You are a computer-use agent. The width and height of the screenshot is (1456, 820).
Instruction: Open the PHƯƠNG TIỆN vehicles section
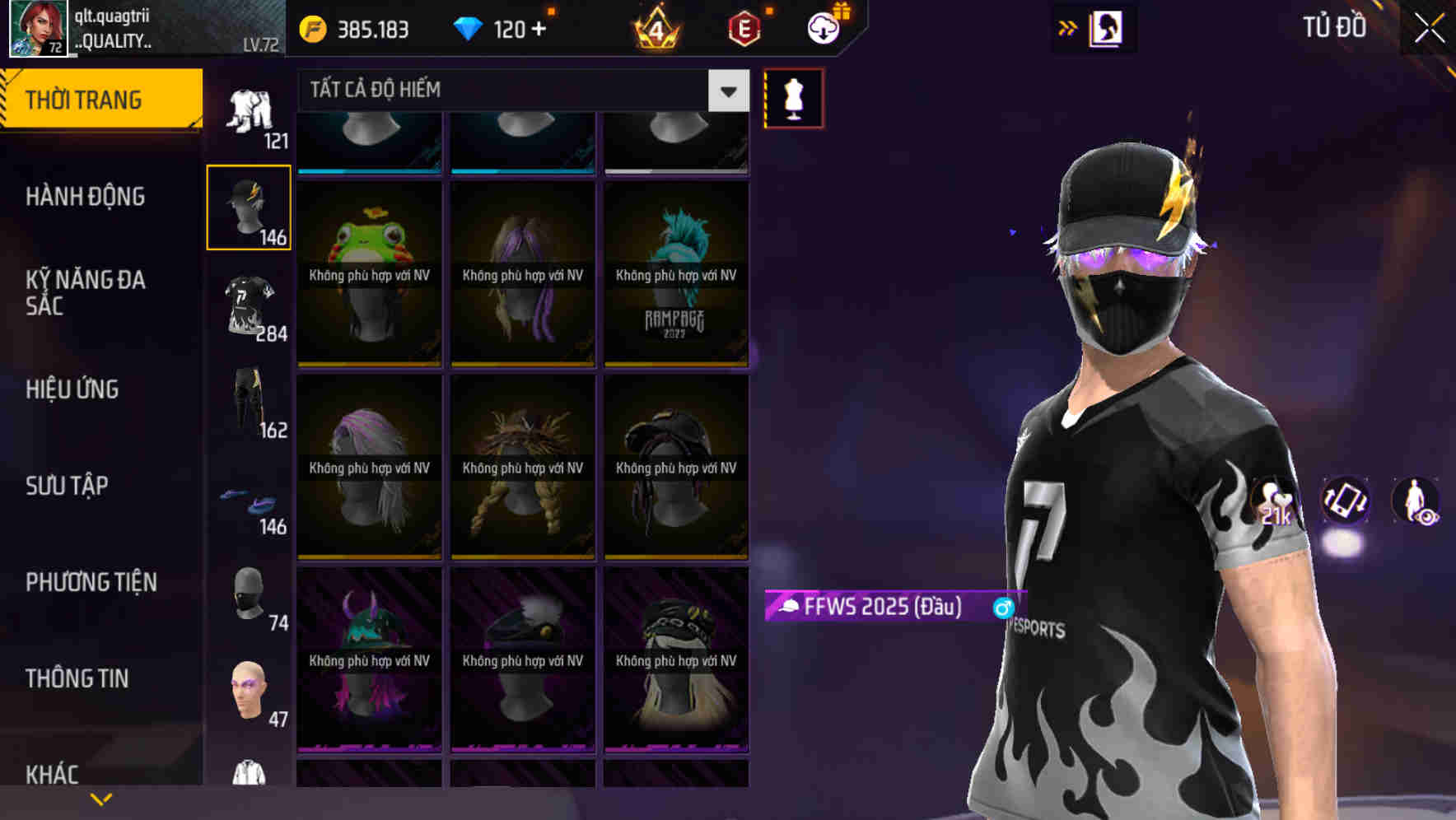click(89, 581)
